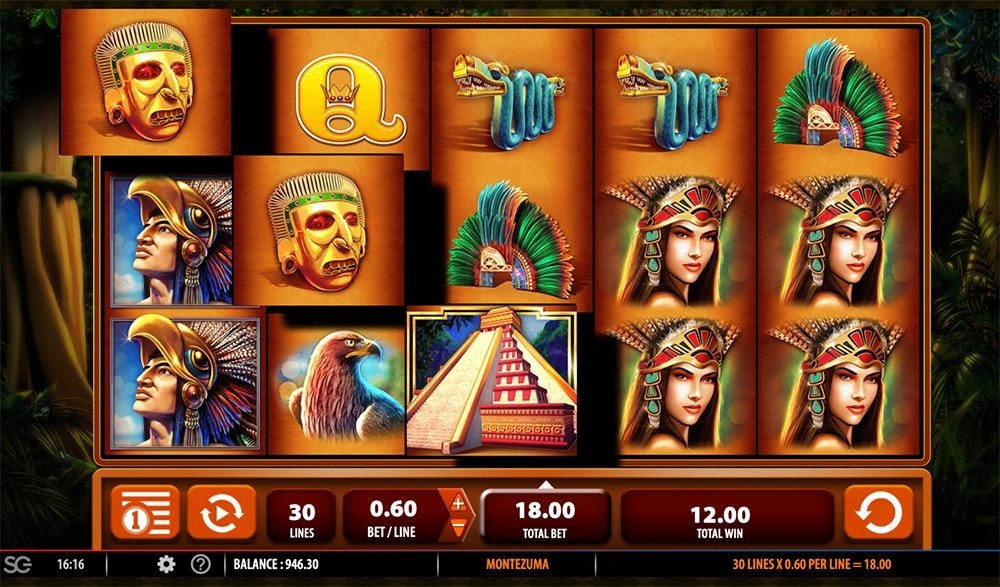Spin the reels with the spin button
Screen dimensions: 1000x587
tap(878, 513)
